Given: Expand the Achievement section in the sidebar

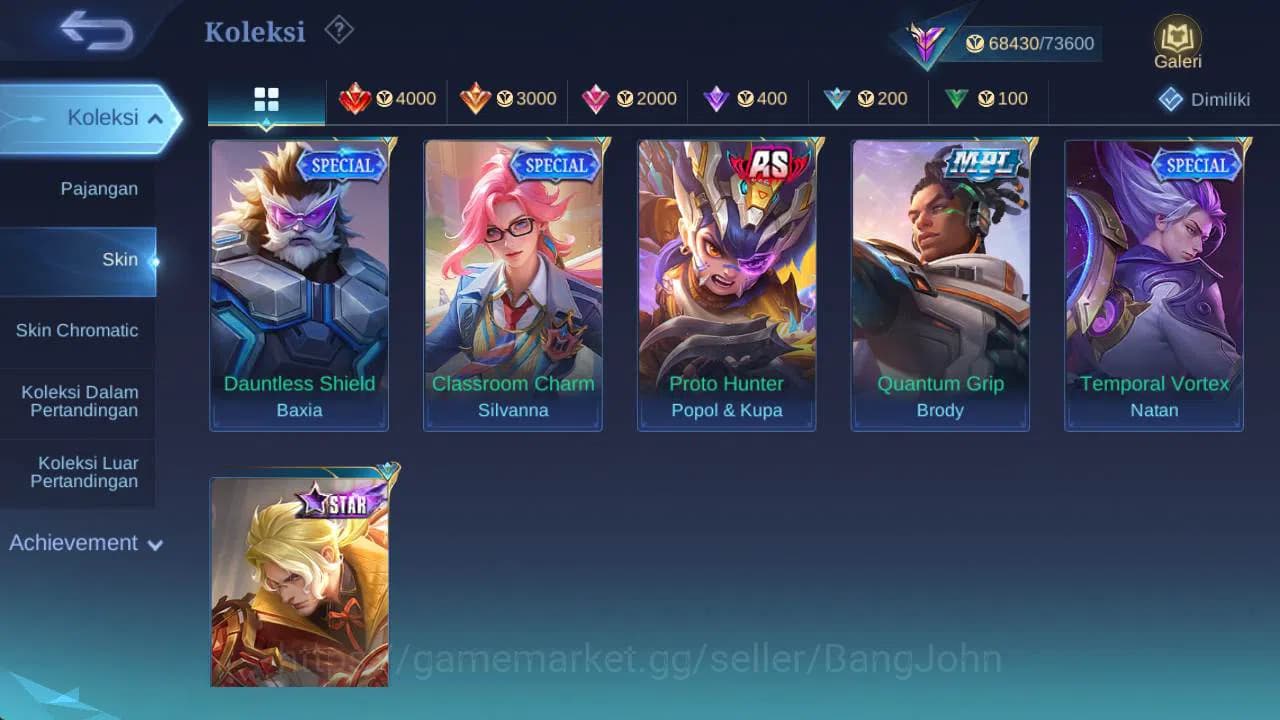Looking at the screenshot, I should (x=84, y=543).
